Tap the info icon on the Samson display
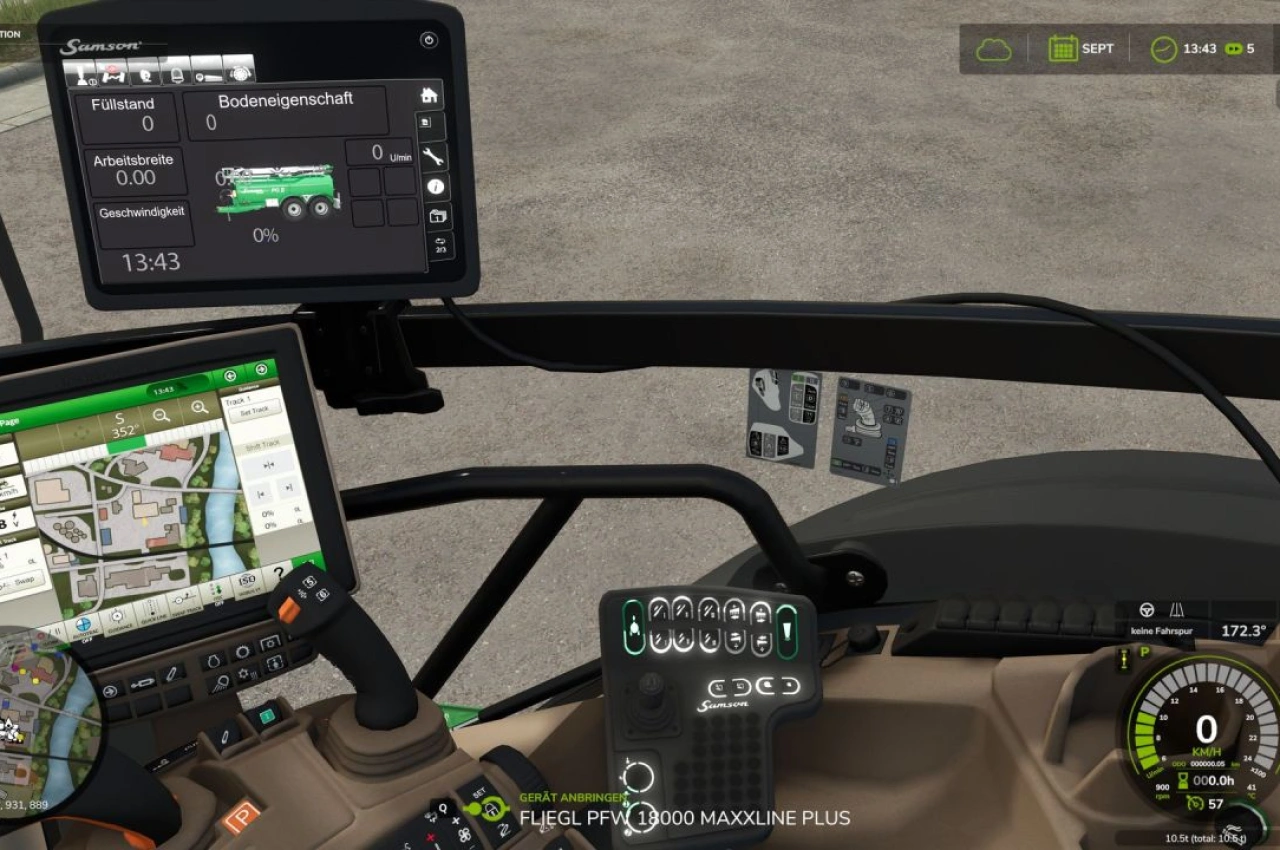 click(x=436, y=186)
